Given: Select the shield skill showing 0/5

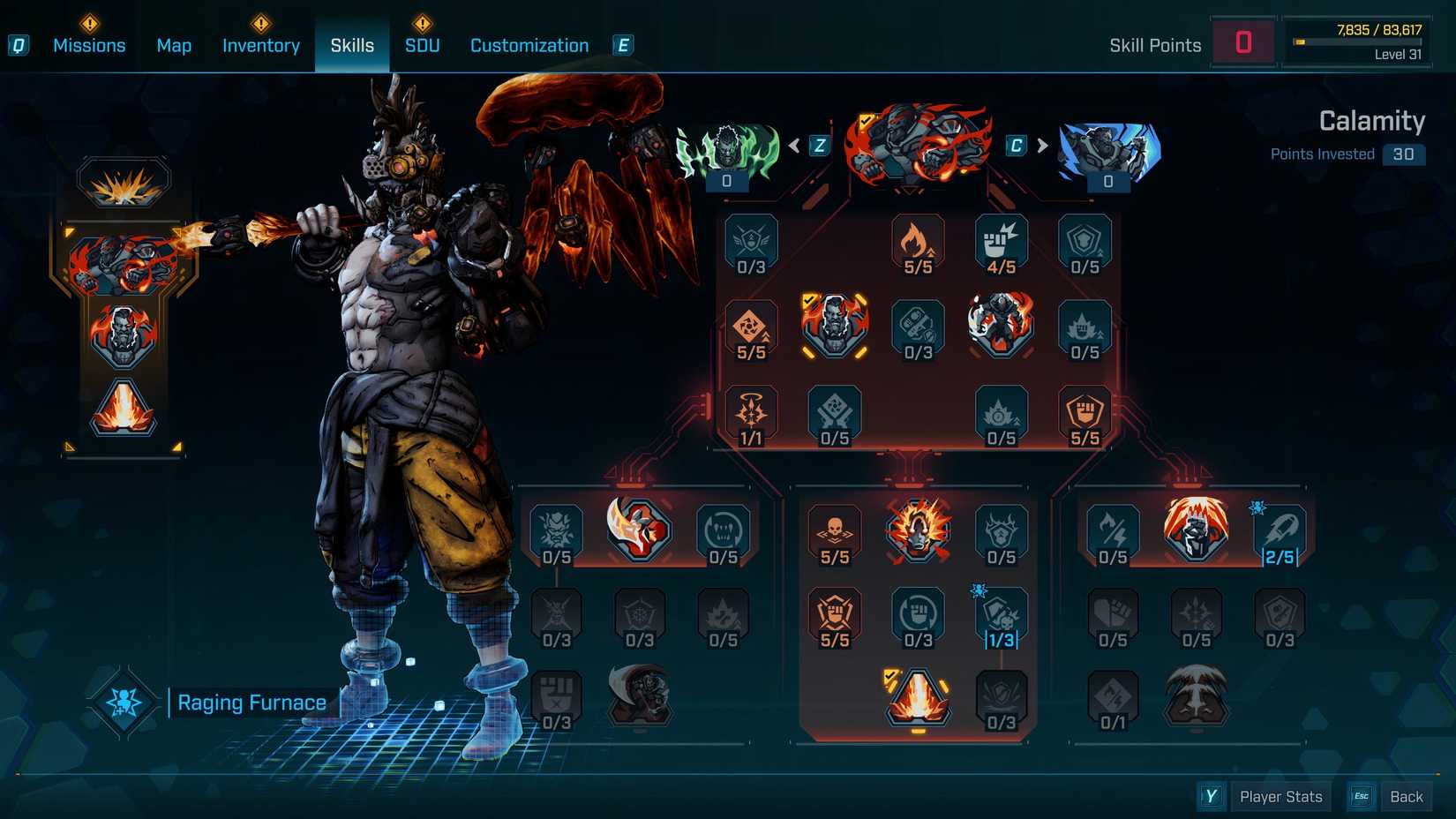Looking at the screenshot, I should (1084, 244).
